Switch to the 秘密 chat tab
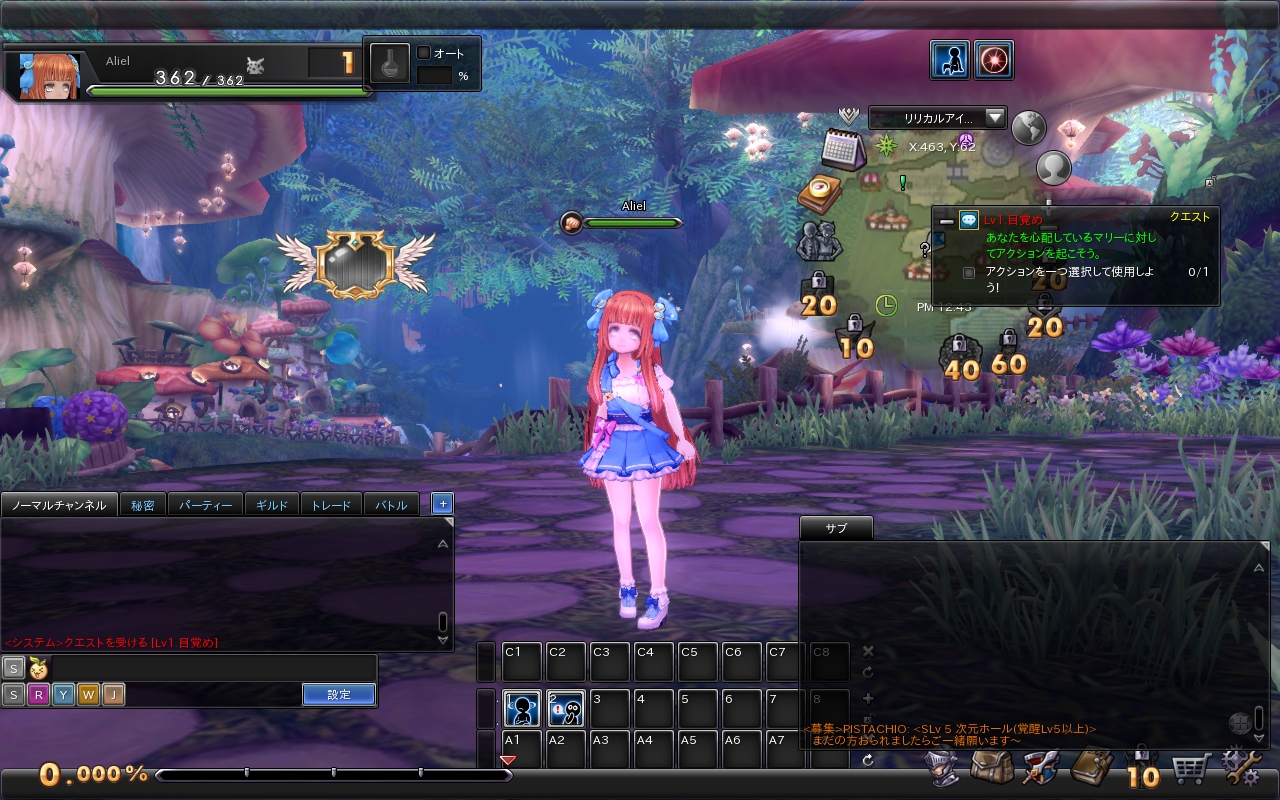This screenshot has width=1280, height=800. click(x=142, y=505)
